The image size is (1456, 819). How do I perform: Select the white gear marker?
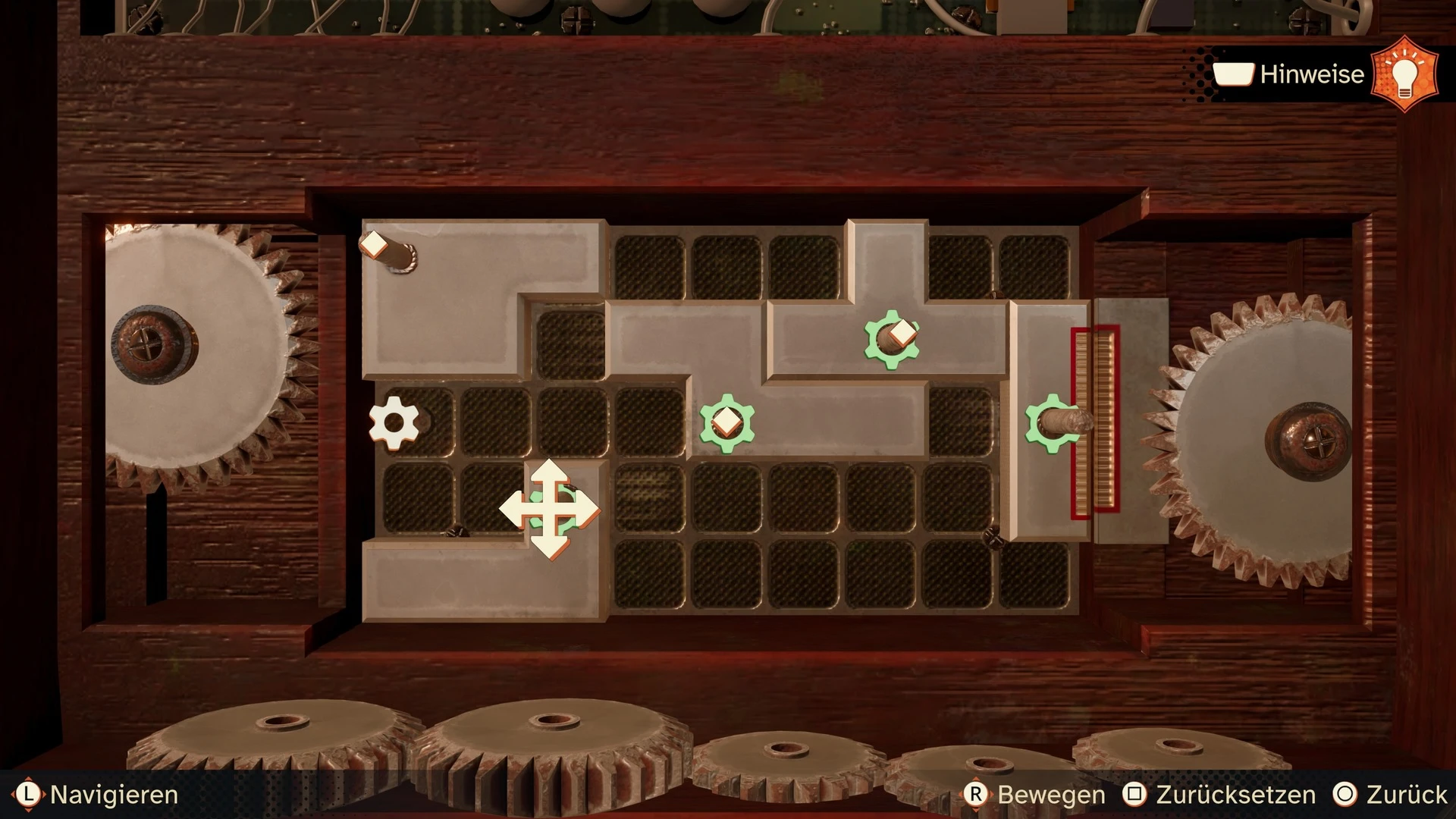click(394, 422)
